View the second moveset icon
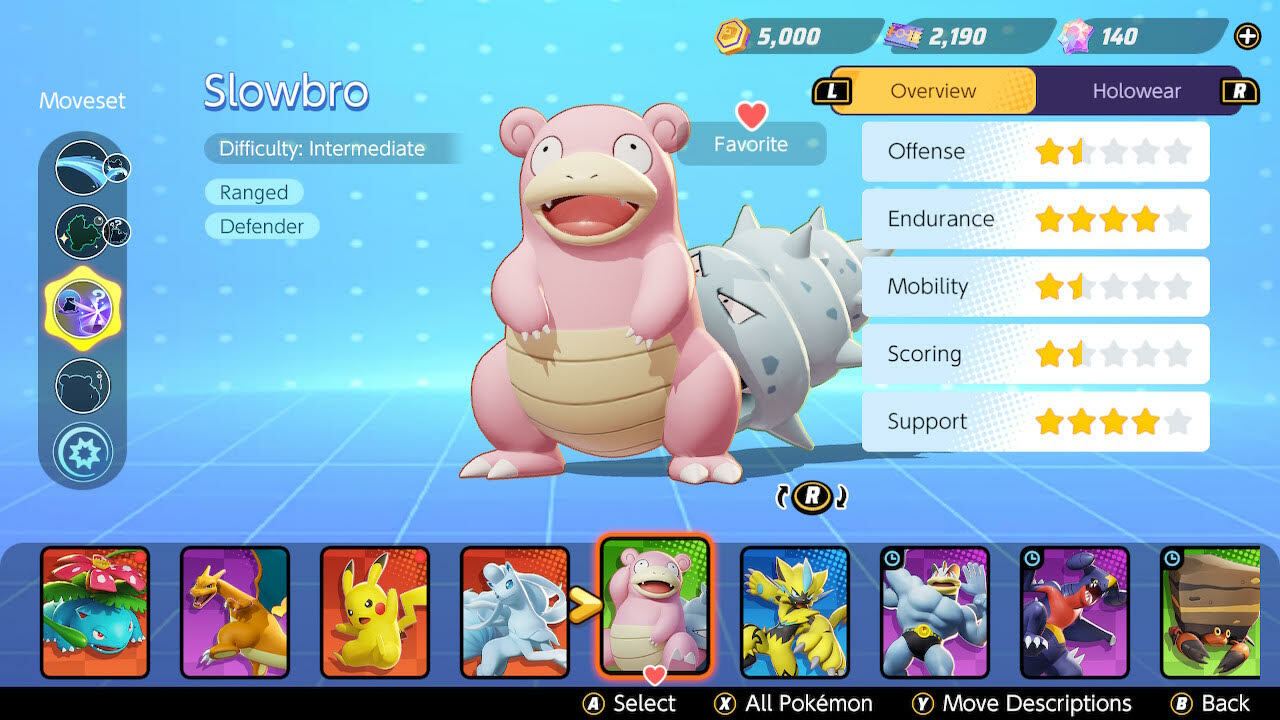 click(x=82, y=231)
